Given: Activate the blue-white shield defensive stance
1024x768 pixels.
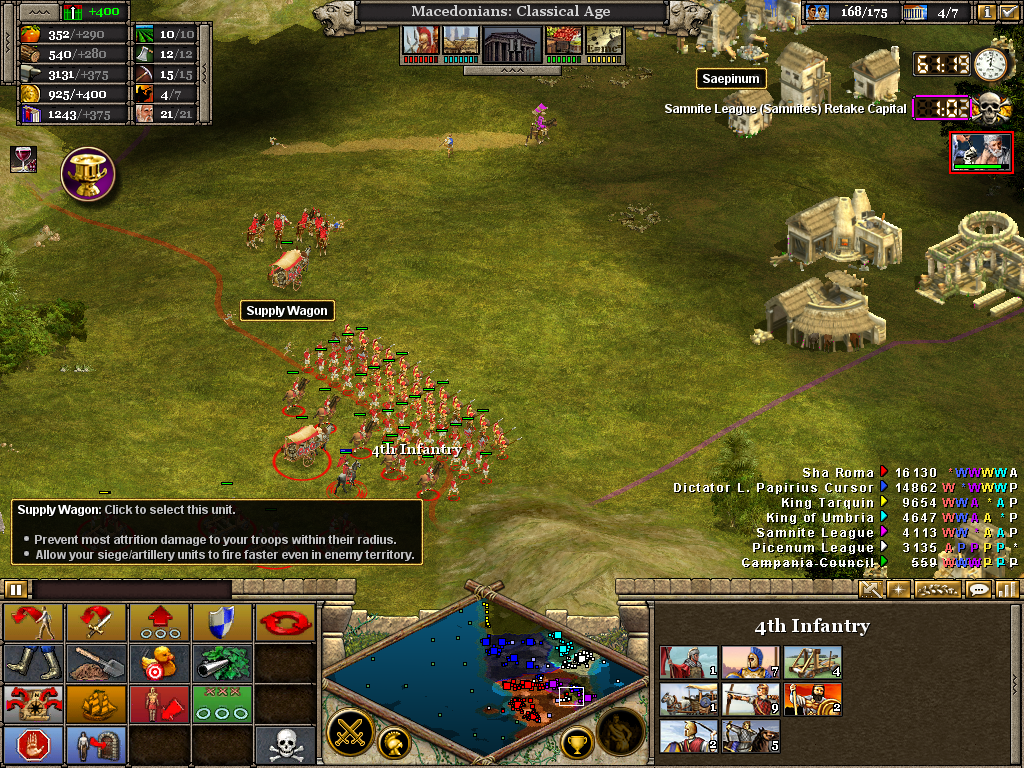Looking at the screenshot, I should pyautogui.click(x=222, y=622).
